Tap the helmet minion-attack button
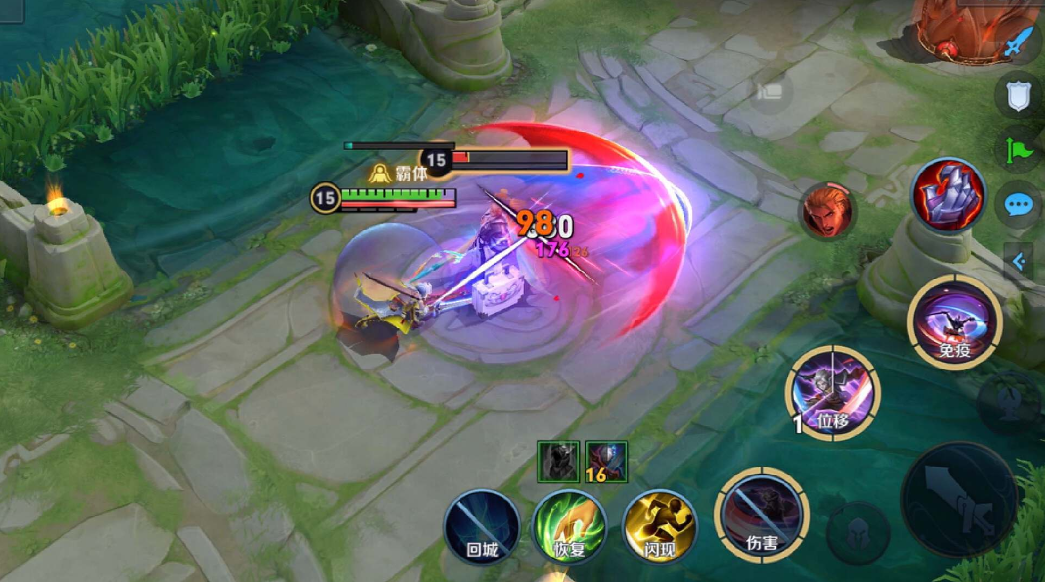 (857, 532)
